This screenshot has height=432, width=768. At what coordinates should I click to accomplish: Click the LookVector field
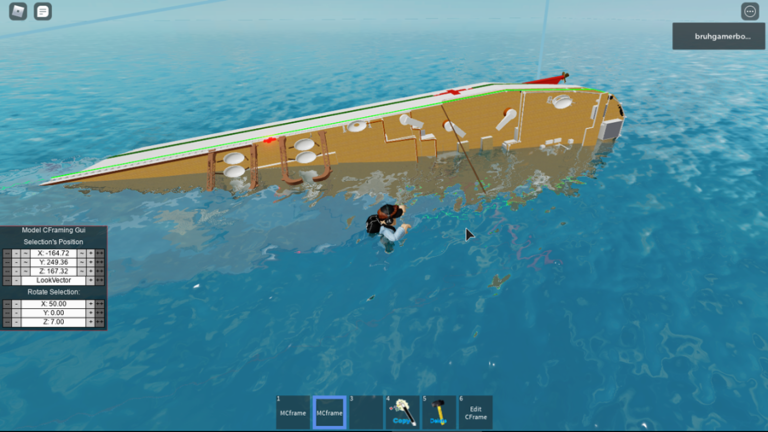53,280
